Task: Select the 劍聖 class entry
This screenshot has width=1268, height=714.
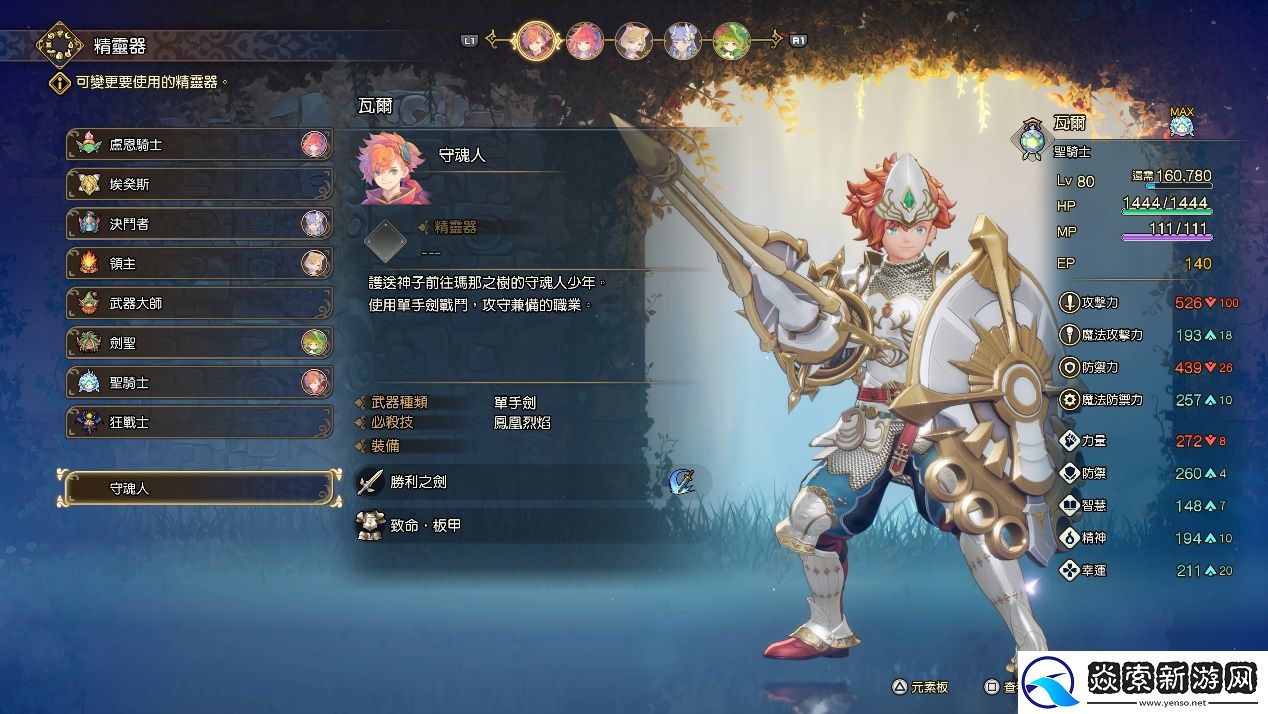Action: click(198, 343)
